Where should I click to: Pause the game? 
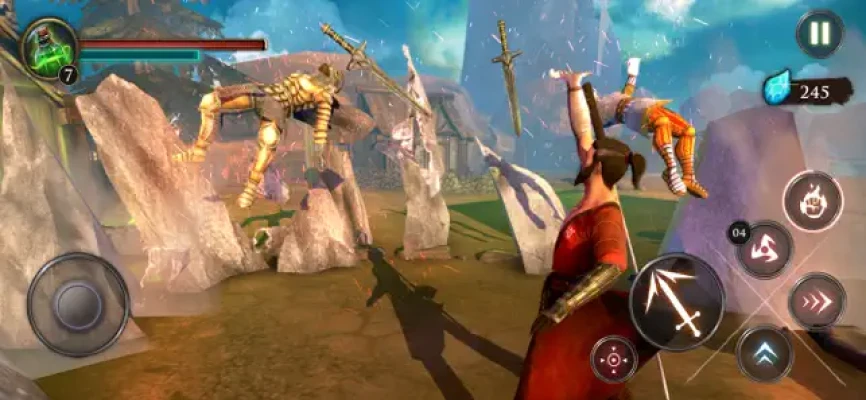click(x=819, y=34)
